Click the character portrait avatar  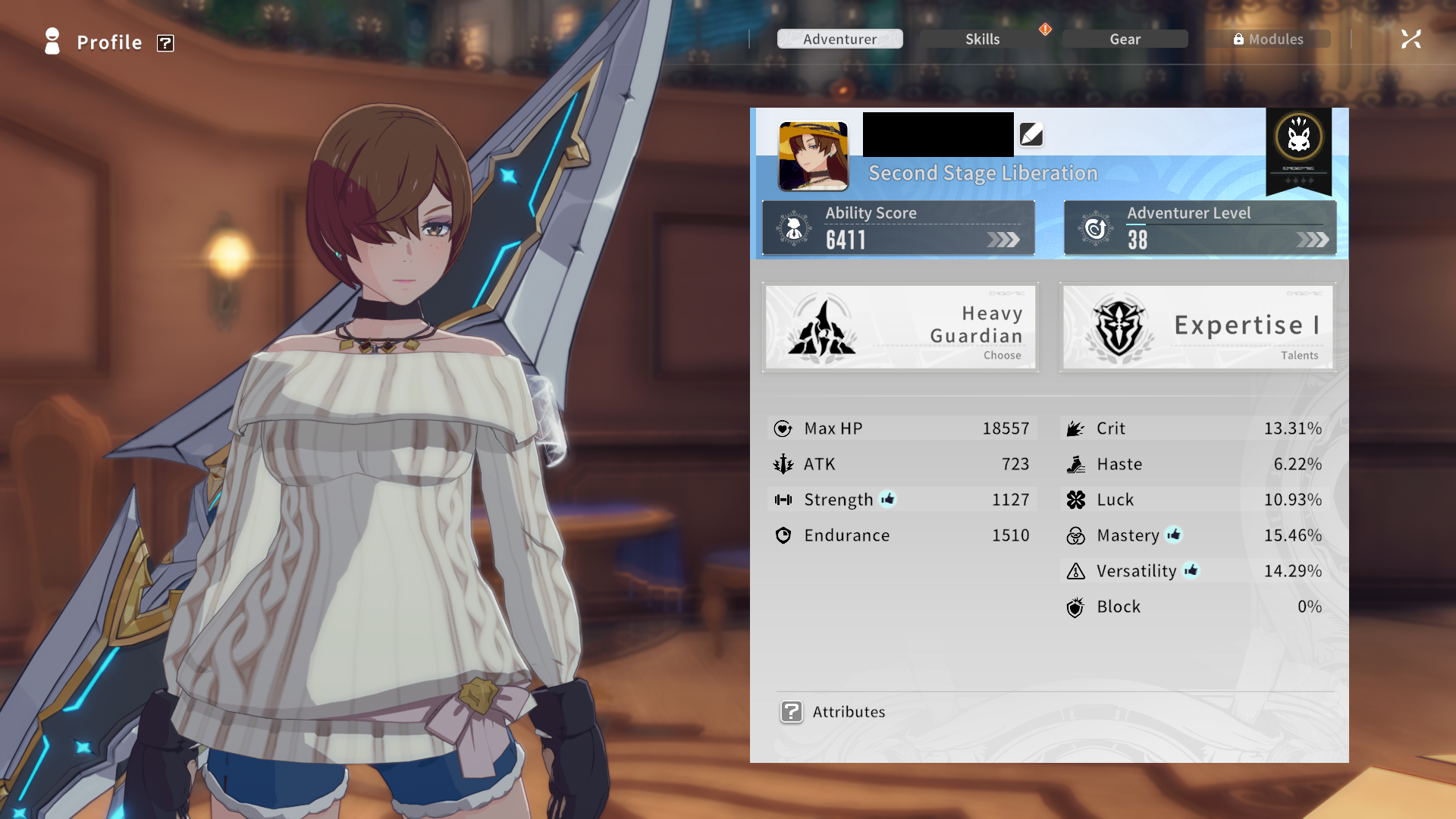[x=813, y=156]
